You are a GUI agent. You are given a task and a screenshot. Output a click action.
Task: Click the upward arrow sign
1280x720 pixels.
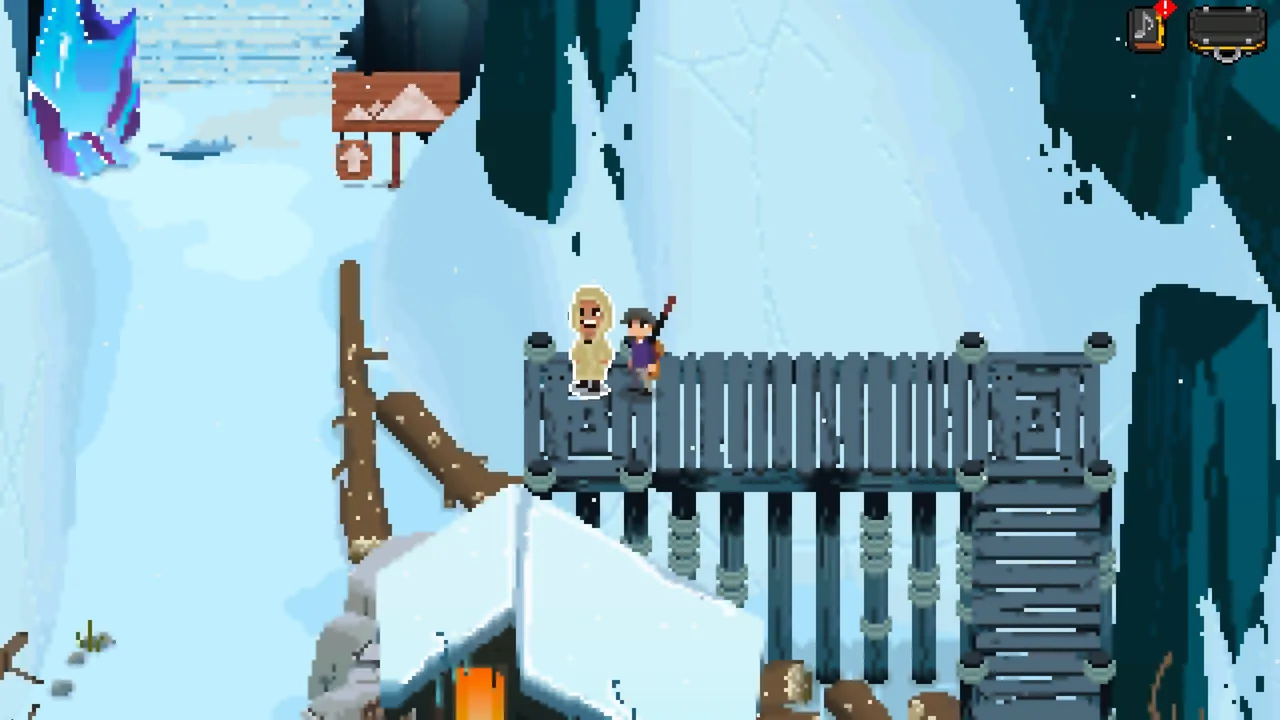(355, 162)
